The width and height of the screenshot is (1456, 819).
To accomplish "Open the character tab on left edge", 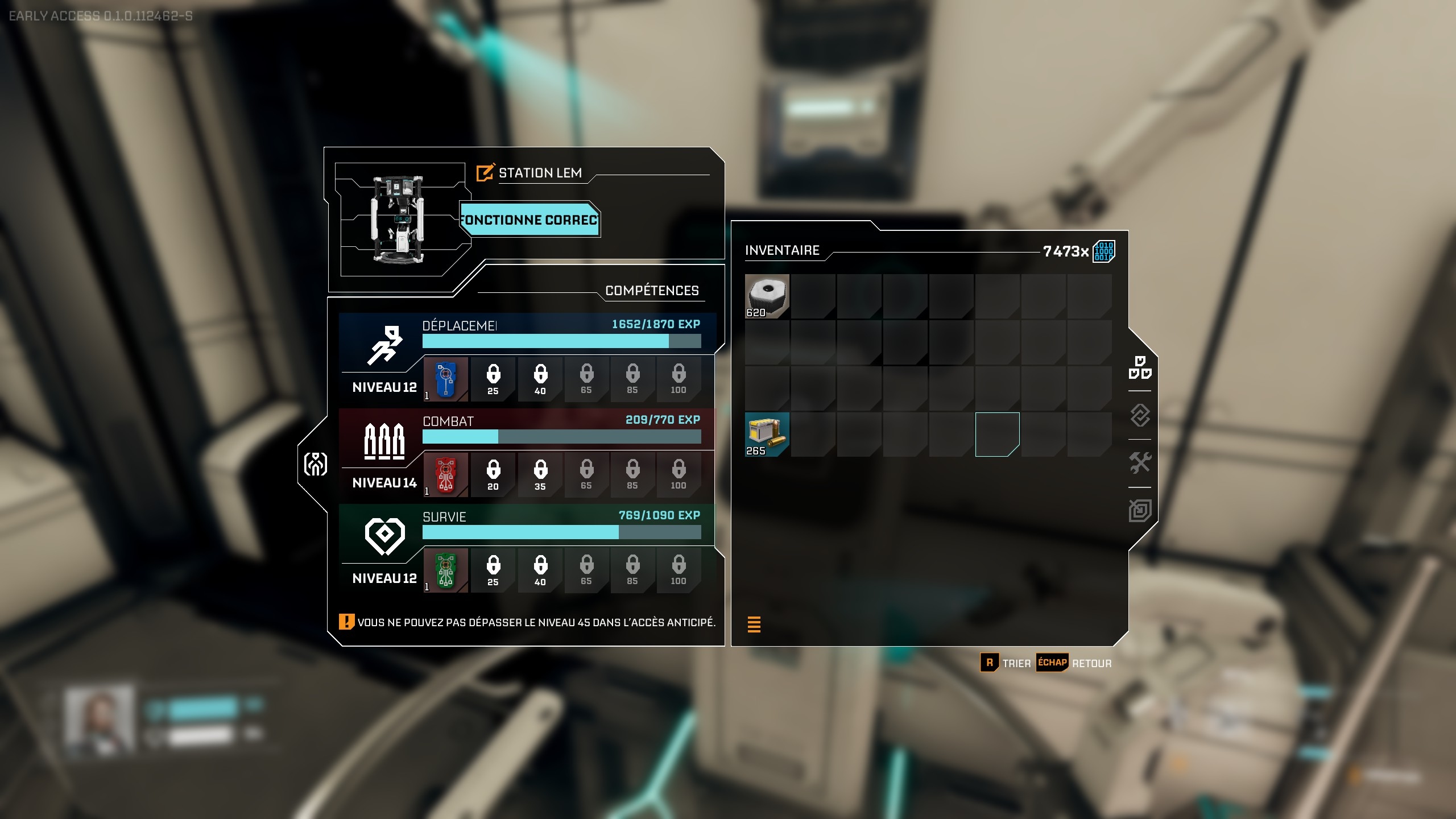I will coord(316,464).
